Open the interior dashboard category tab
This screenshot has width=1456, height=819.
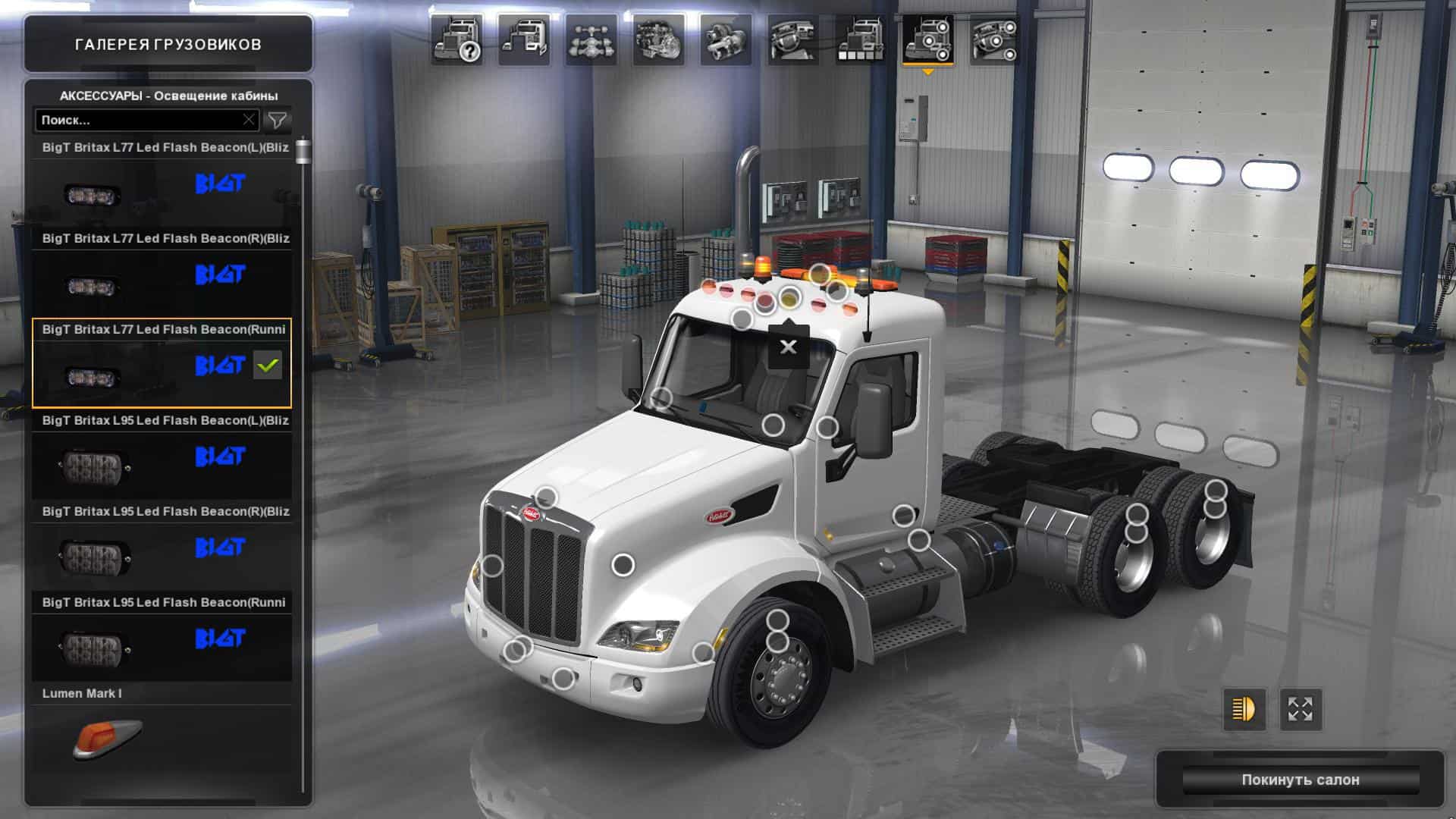pyautogui.click(x=793, y=39)
